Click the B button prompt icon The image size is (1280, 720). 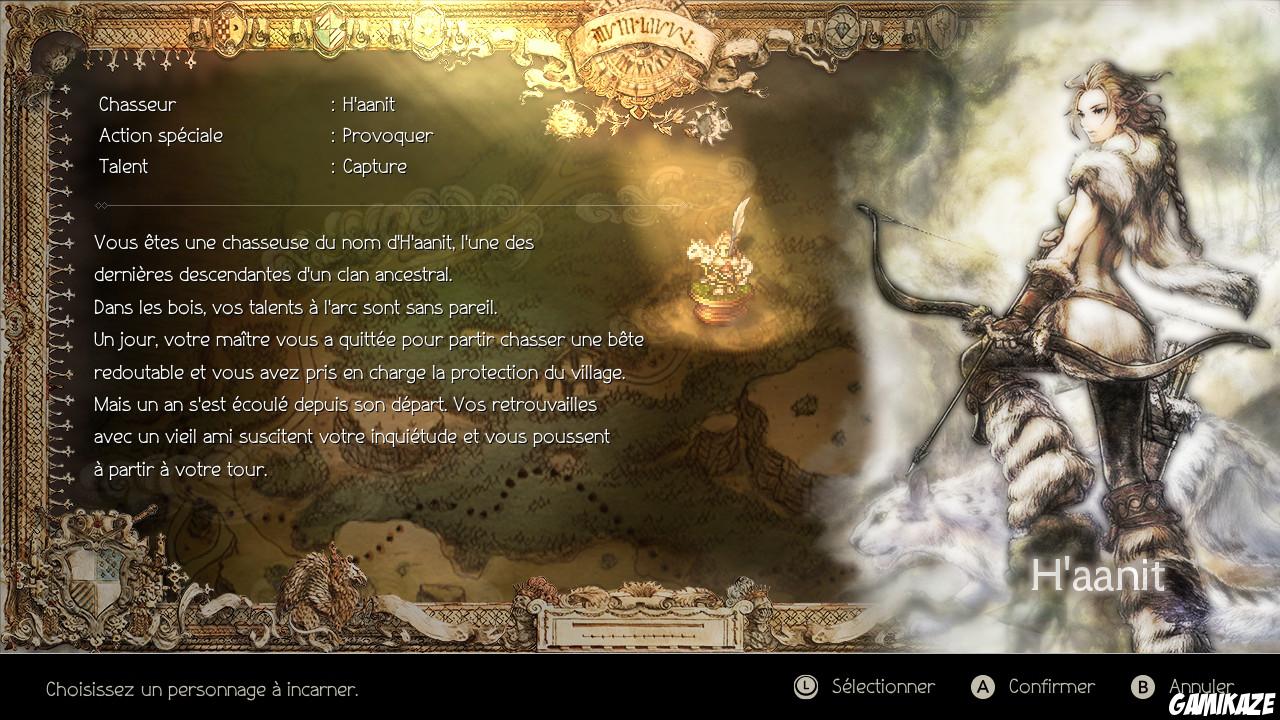pos(1143,687)
